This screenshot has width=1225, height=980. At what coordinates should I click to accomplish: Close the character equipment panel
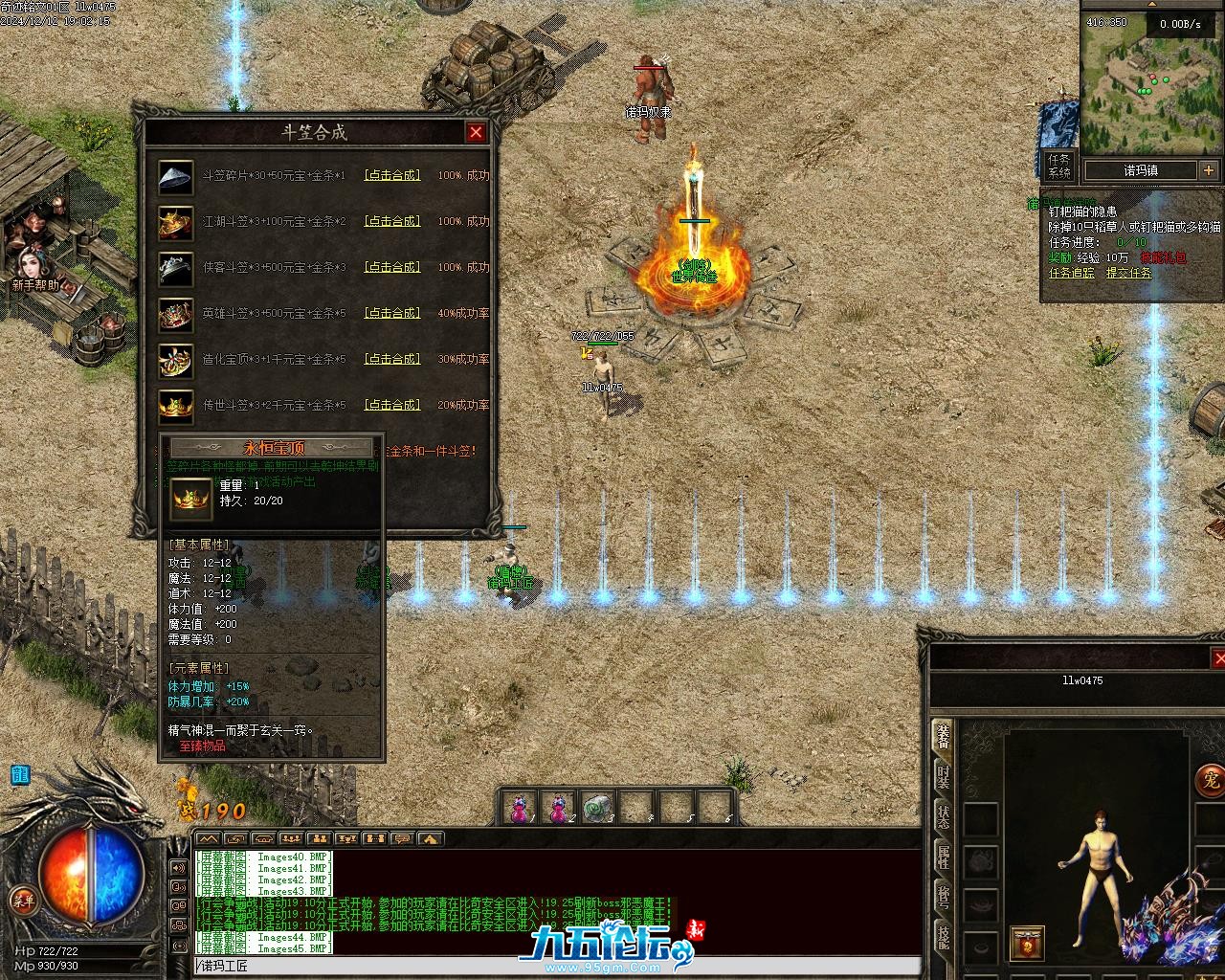pos(1218,657)
